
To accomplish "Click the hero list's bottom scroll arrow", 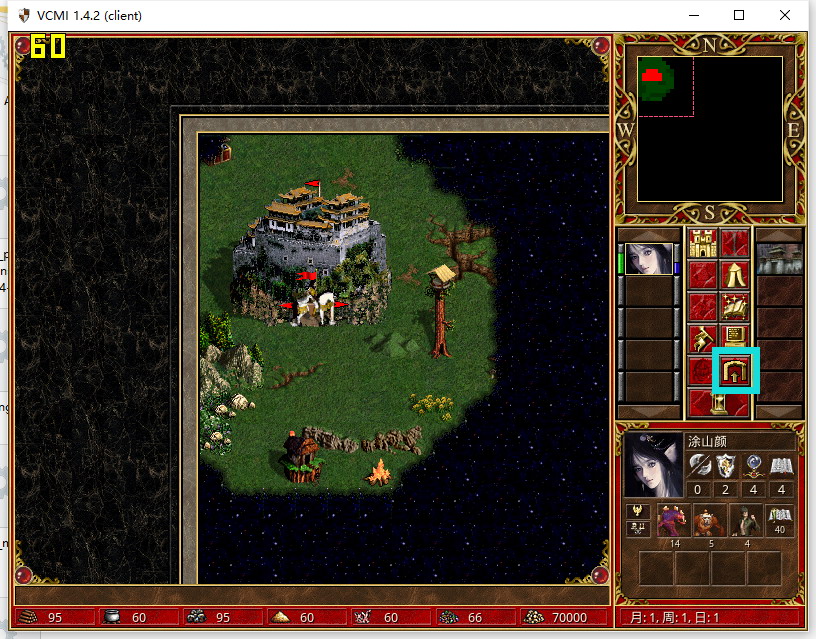I will 649,412.
